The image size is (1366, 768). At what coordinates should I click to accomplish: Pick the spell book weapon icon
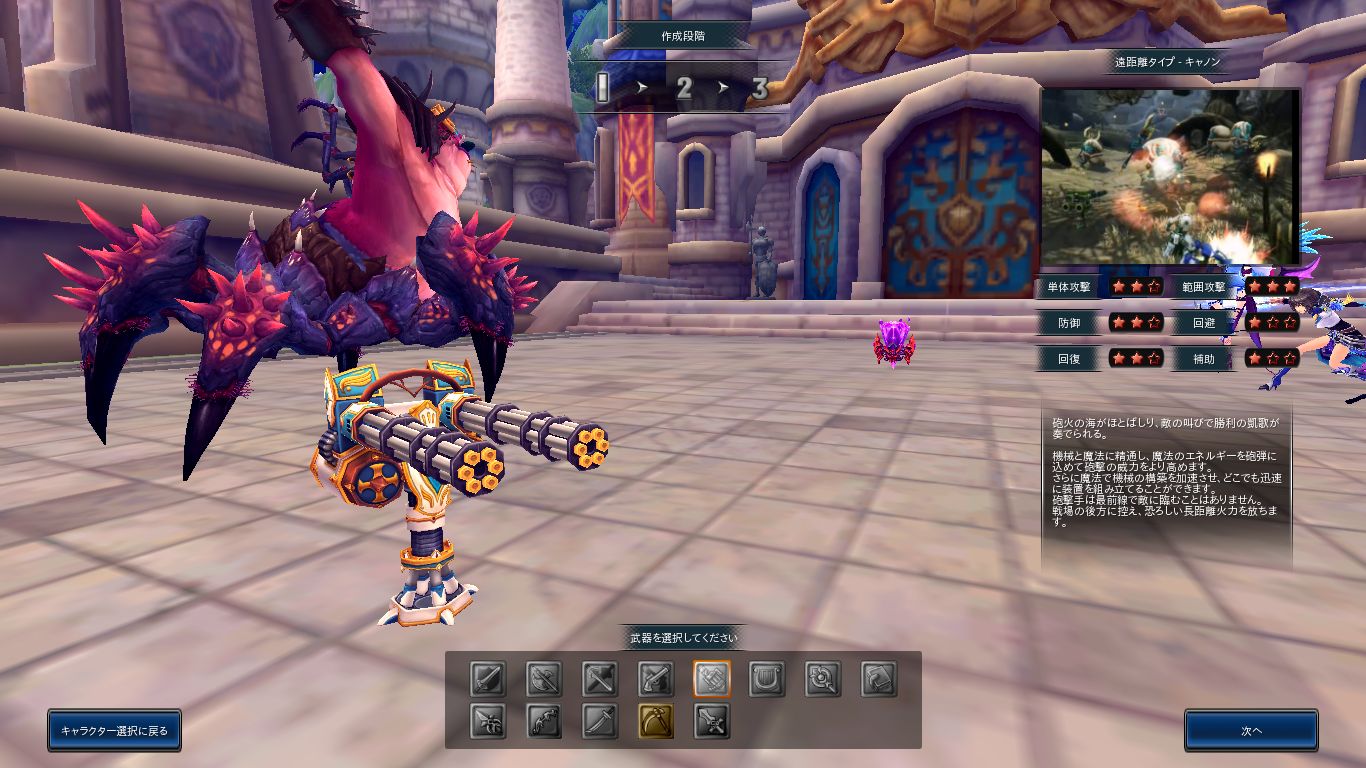pyautogui.click(x=880, y=679)
